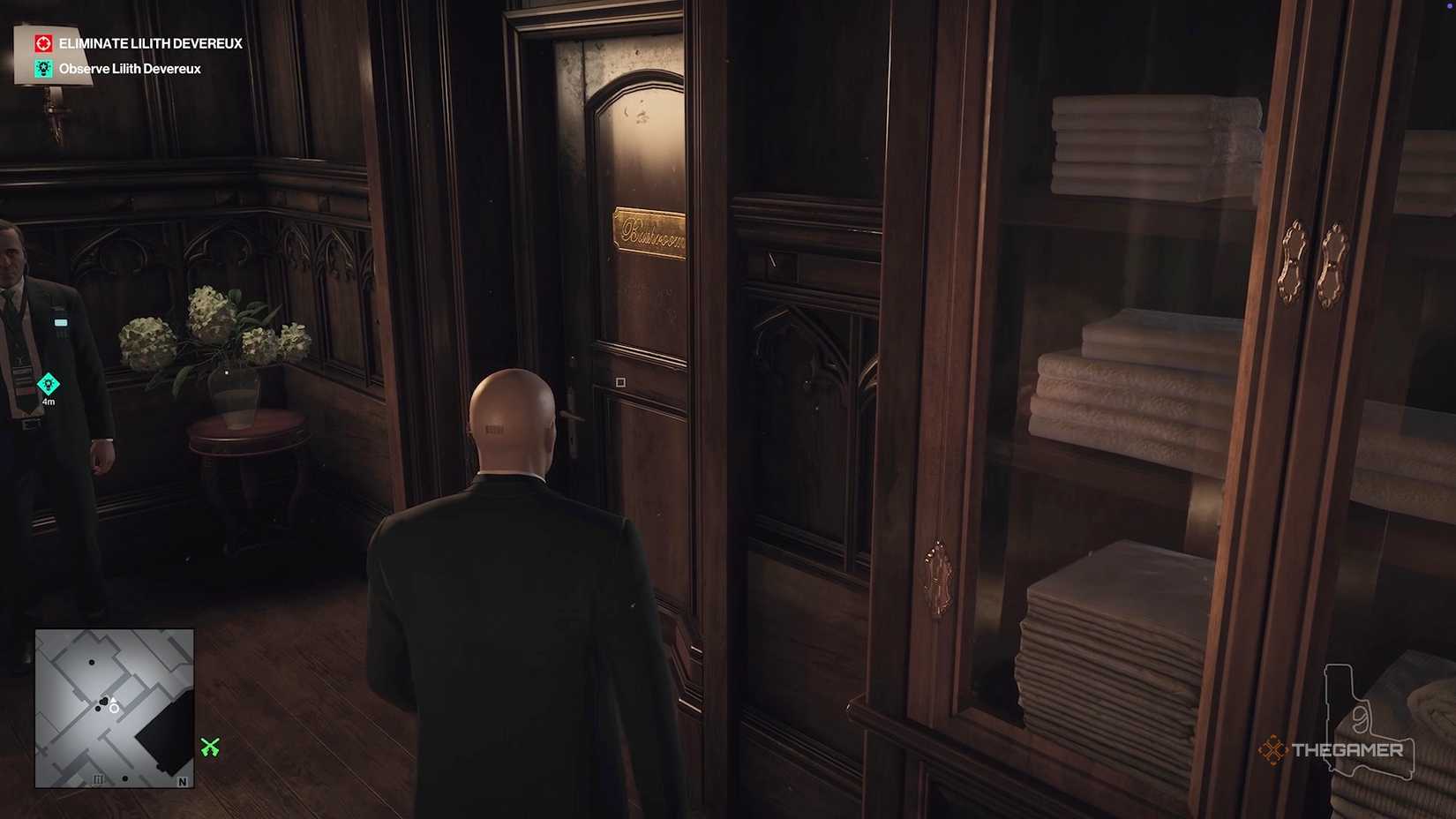
Task: Click the red Eliminate target objective icon
Action: [42, 41]
